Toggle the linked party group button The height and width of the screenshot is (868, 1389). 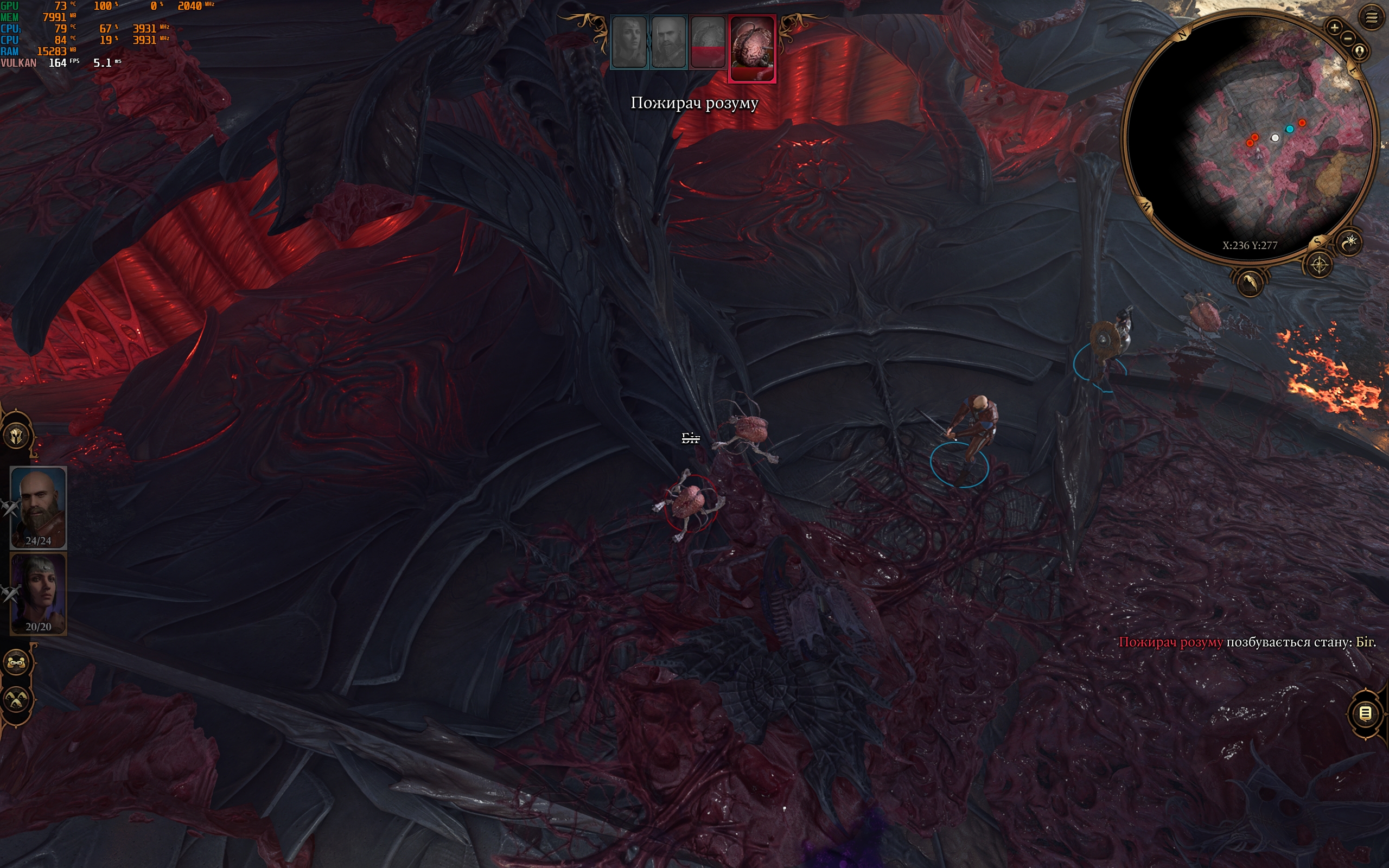click(x=17, y=663)
